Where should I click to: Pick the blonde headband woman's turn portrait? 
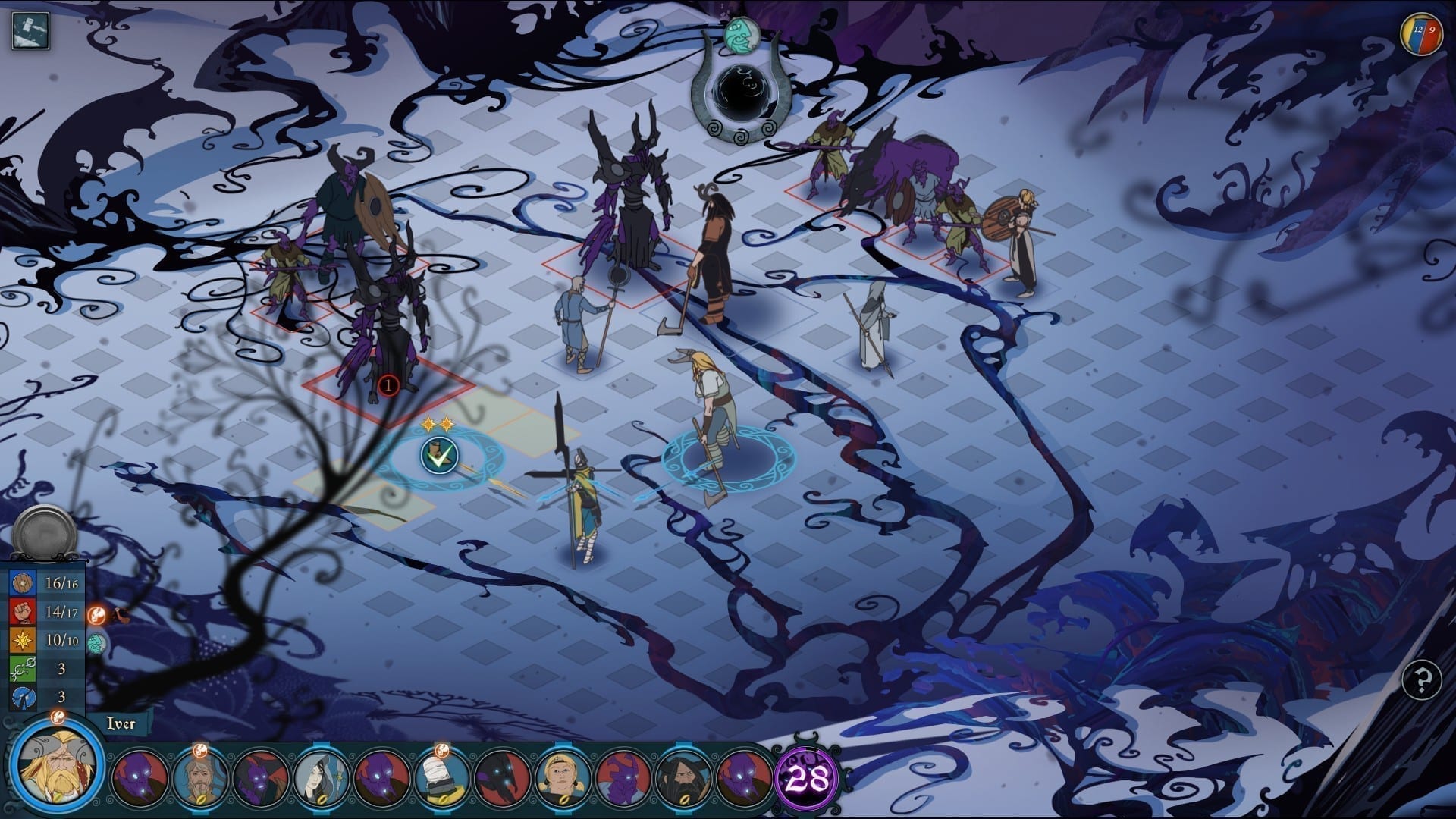click(x=563, y=777)
